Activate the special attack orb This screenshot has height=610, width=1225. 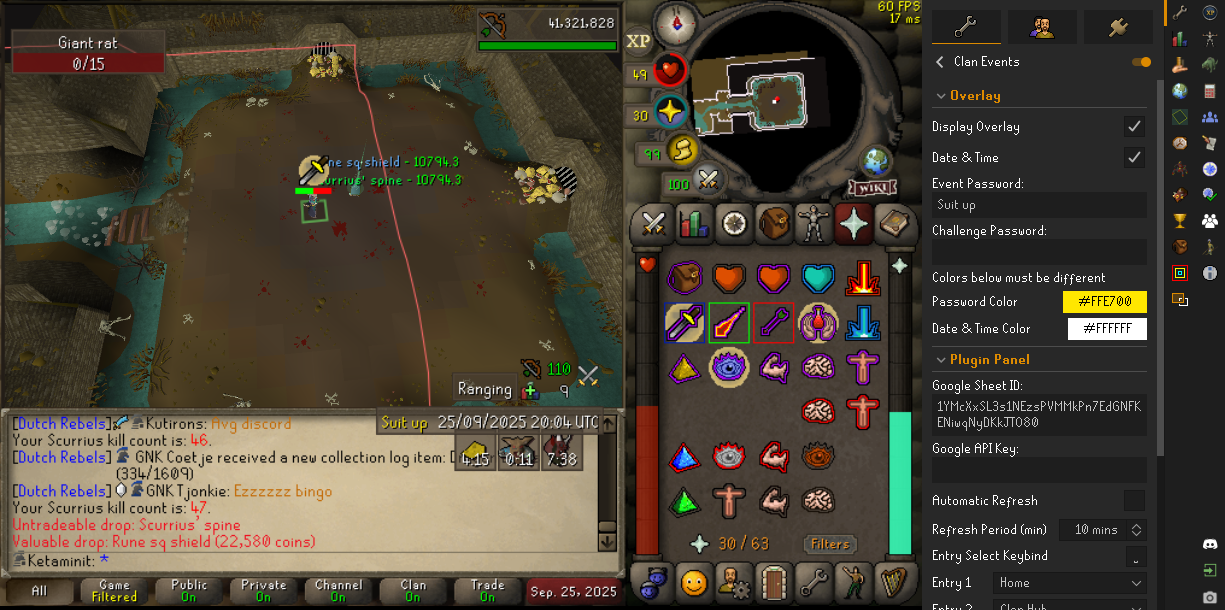tap(709, 180)
